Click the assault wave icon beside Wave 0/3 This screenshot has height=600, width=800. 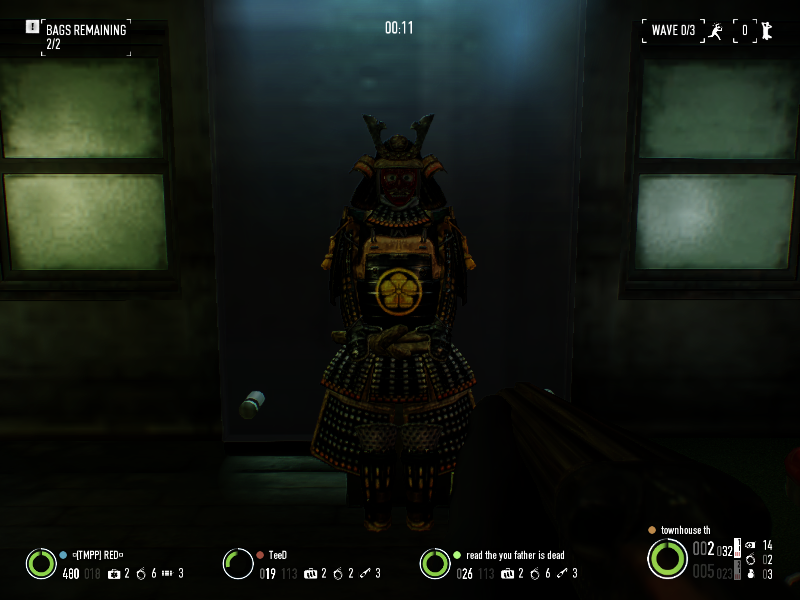715,30
